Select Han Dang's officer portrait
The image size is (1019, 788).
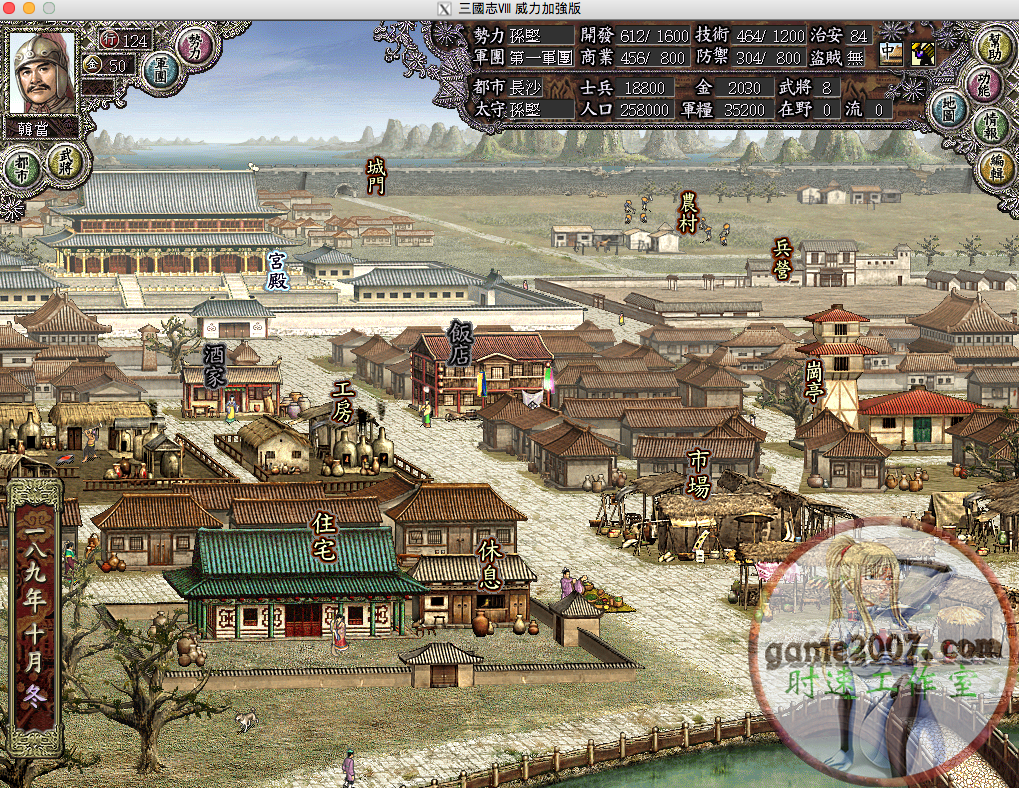coord(43,73)
